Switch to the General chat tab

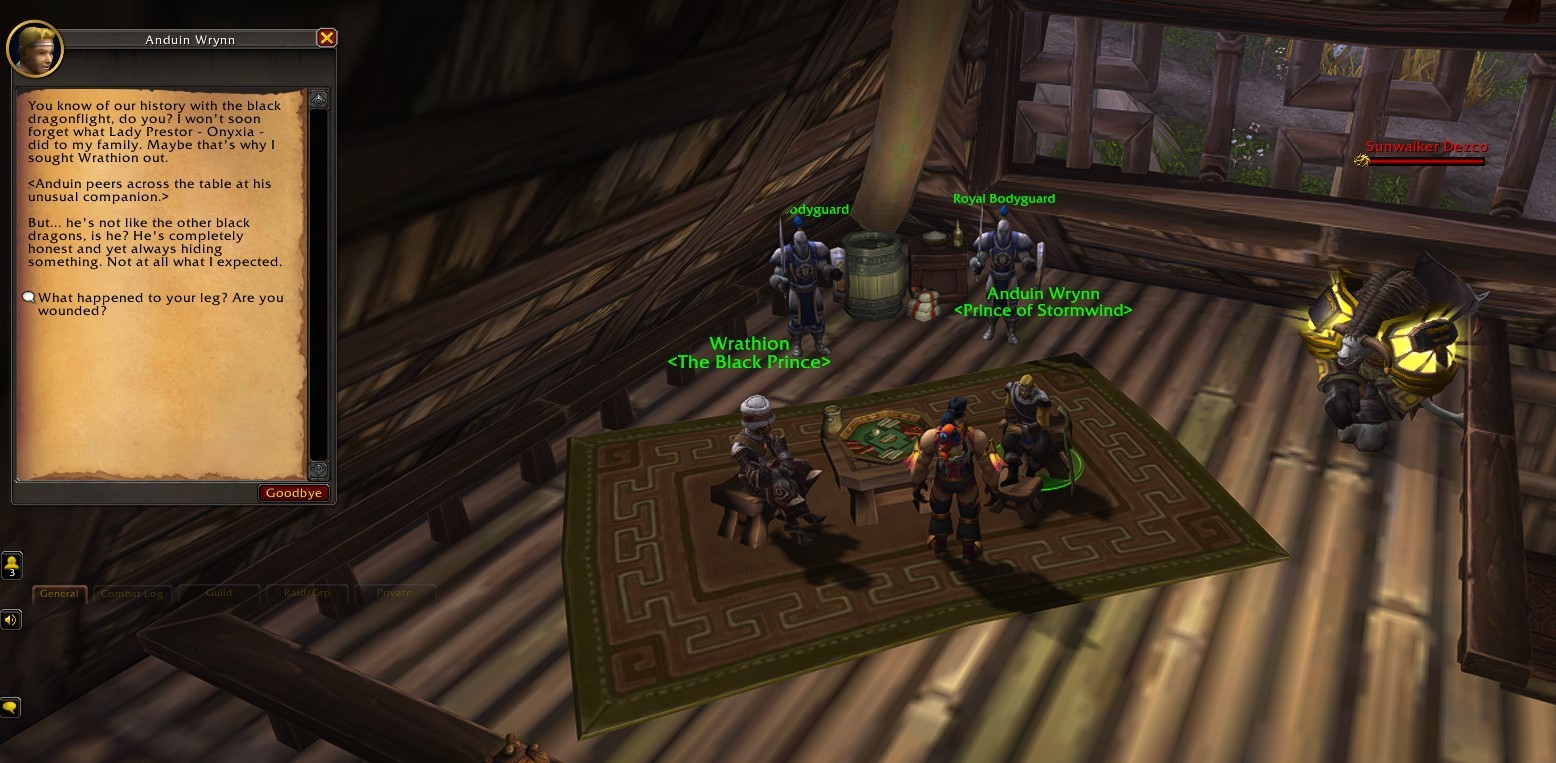click(59, 593)
